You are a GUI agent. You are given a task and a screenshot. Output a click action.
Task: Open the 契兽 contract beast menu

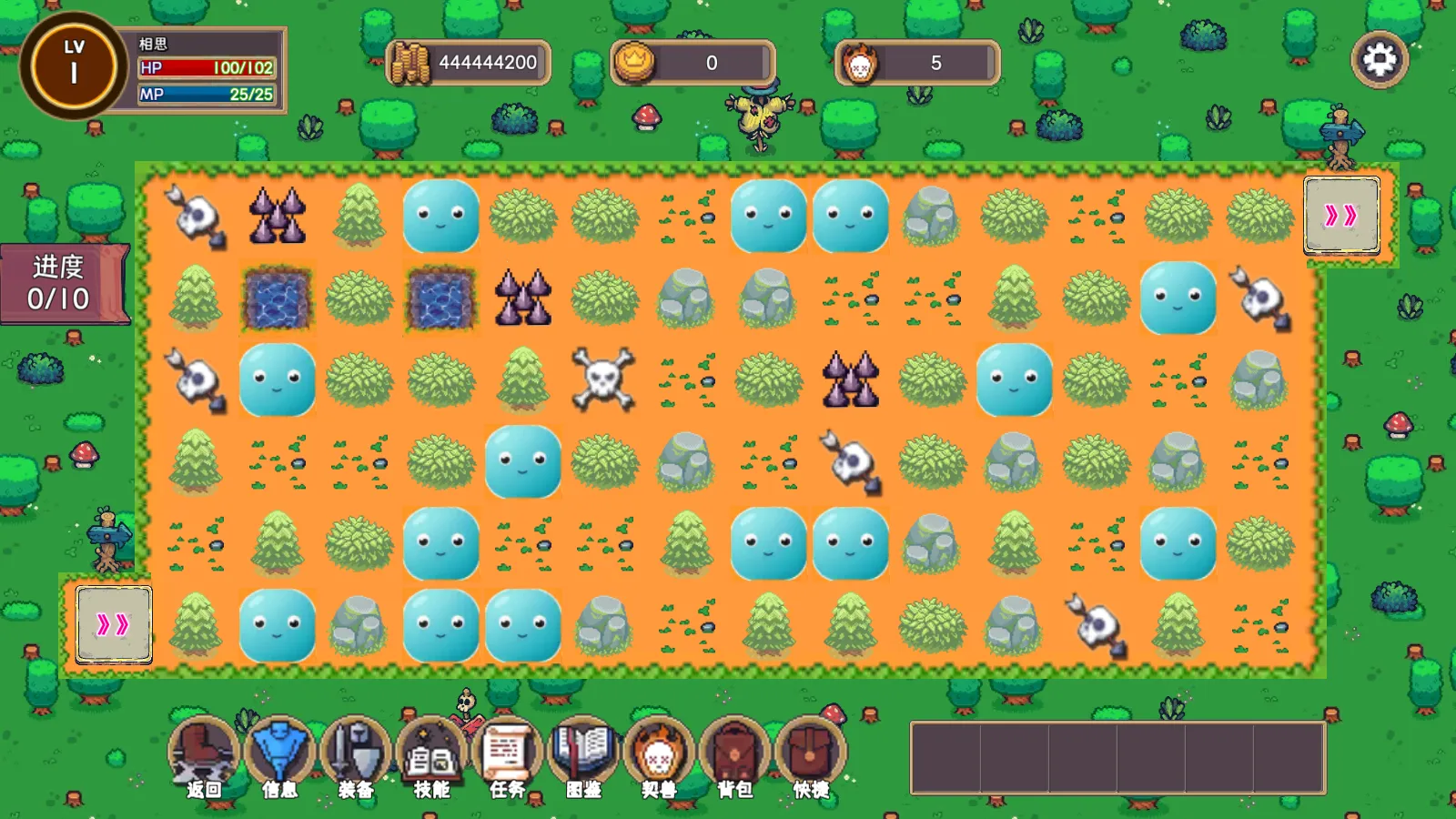point(659,757)
